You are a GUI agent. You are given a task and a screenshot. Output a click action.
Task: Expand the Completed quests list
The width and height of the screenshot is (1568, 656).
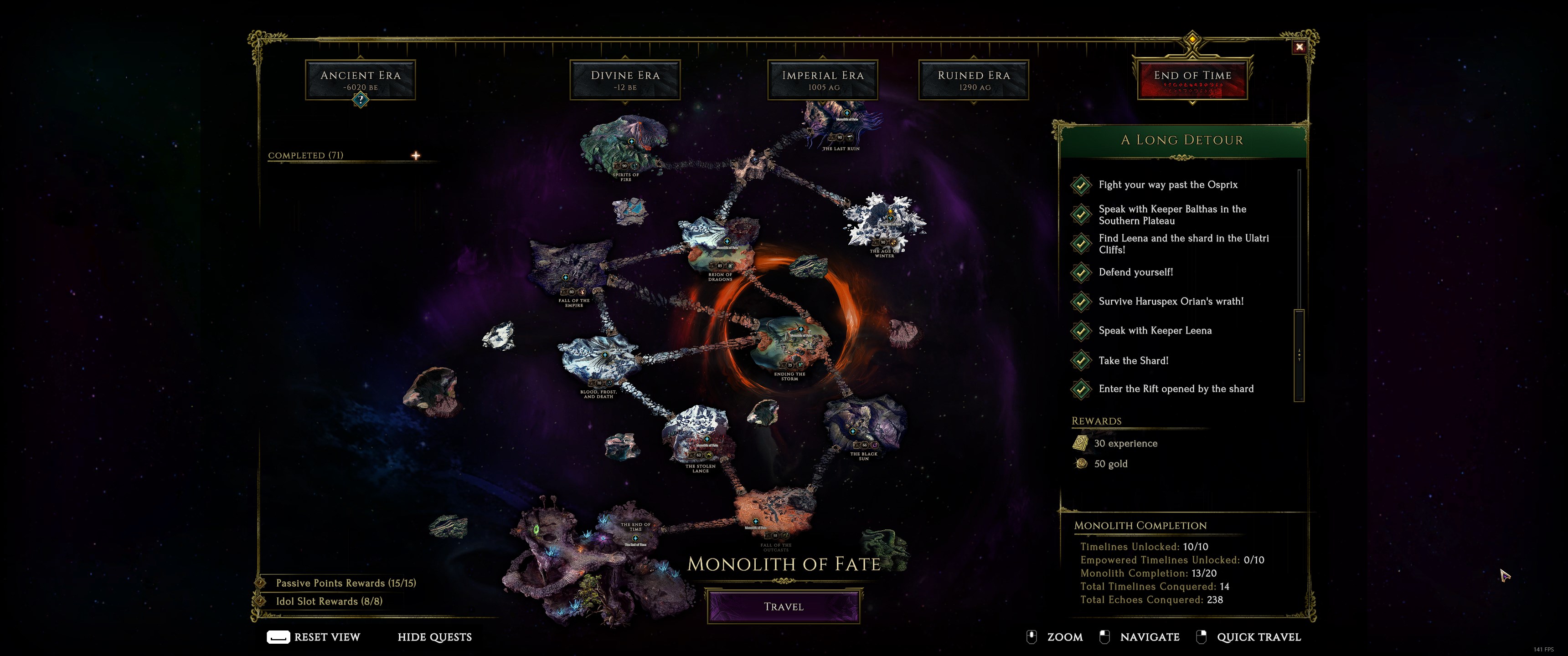[x=416, y=156]
